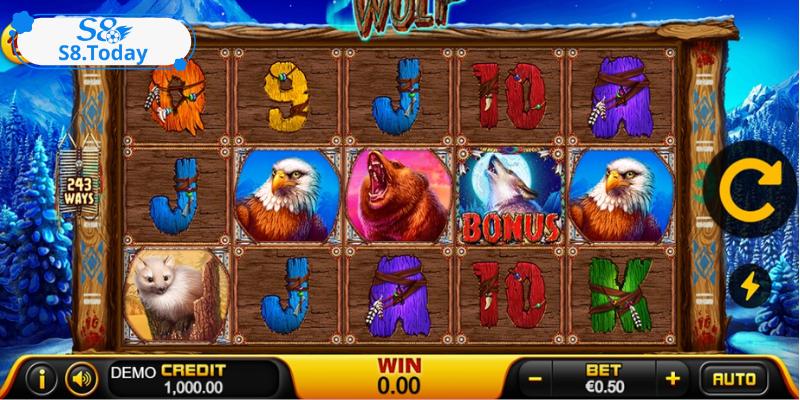Open the AUTO spin options

(734, 379)
